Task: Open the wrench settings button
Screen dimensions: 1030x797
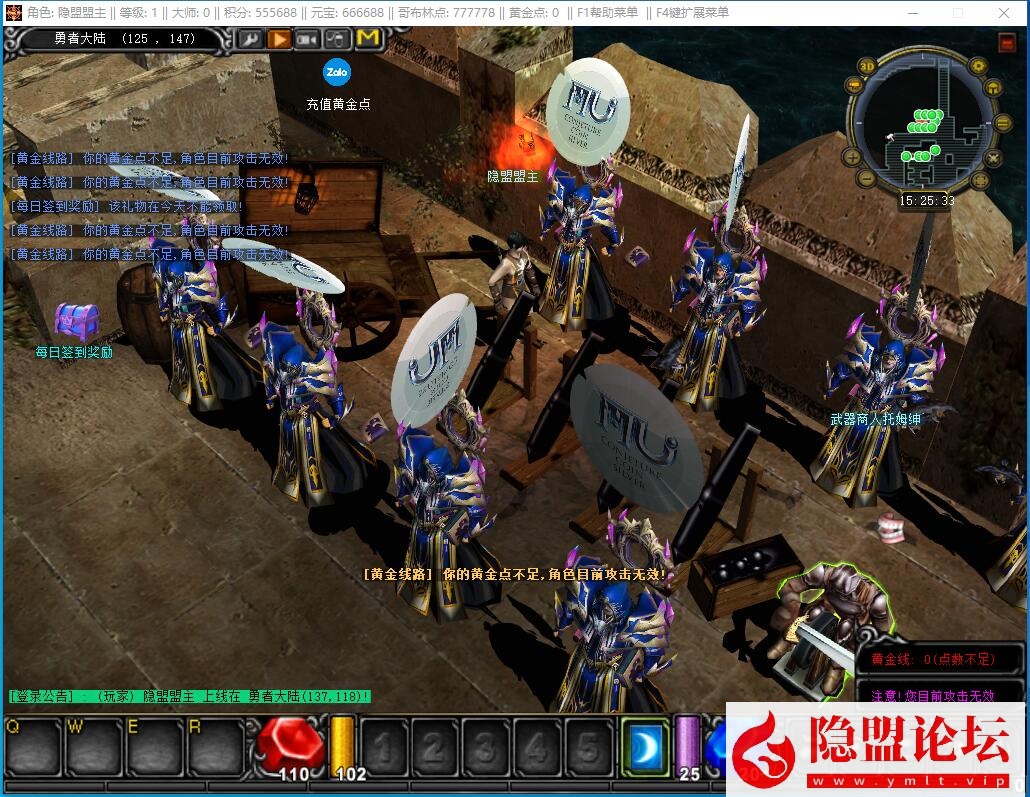Action: pos(249,38)
